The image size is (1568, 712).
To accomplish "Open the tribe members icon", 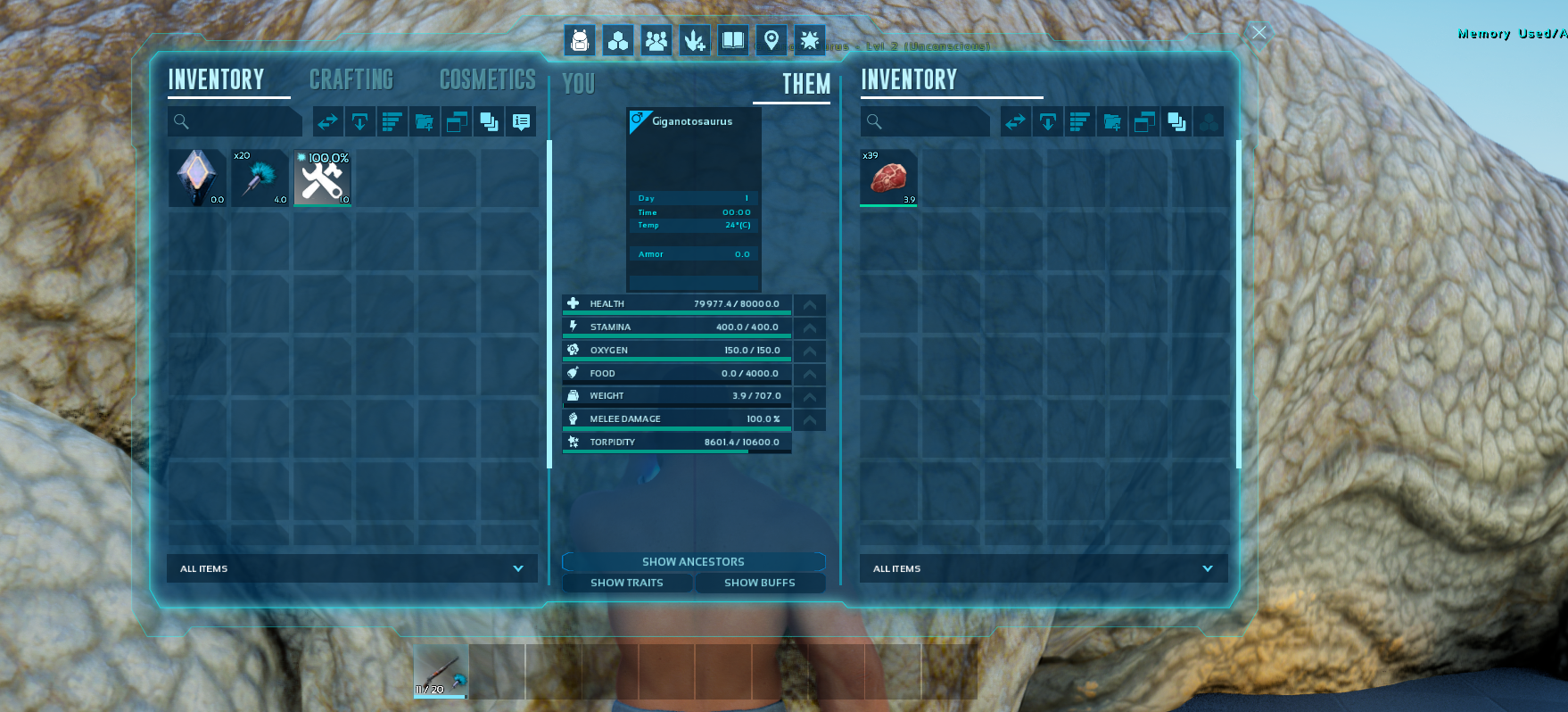I will pos(656,40).
